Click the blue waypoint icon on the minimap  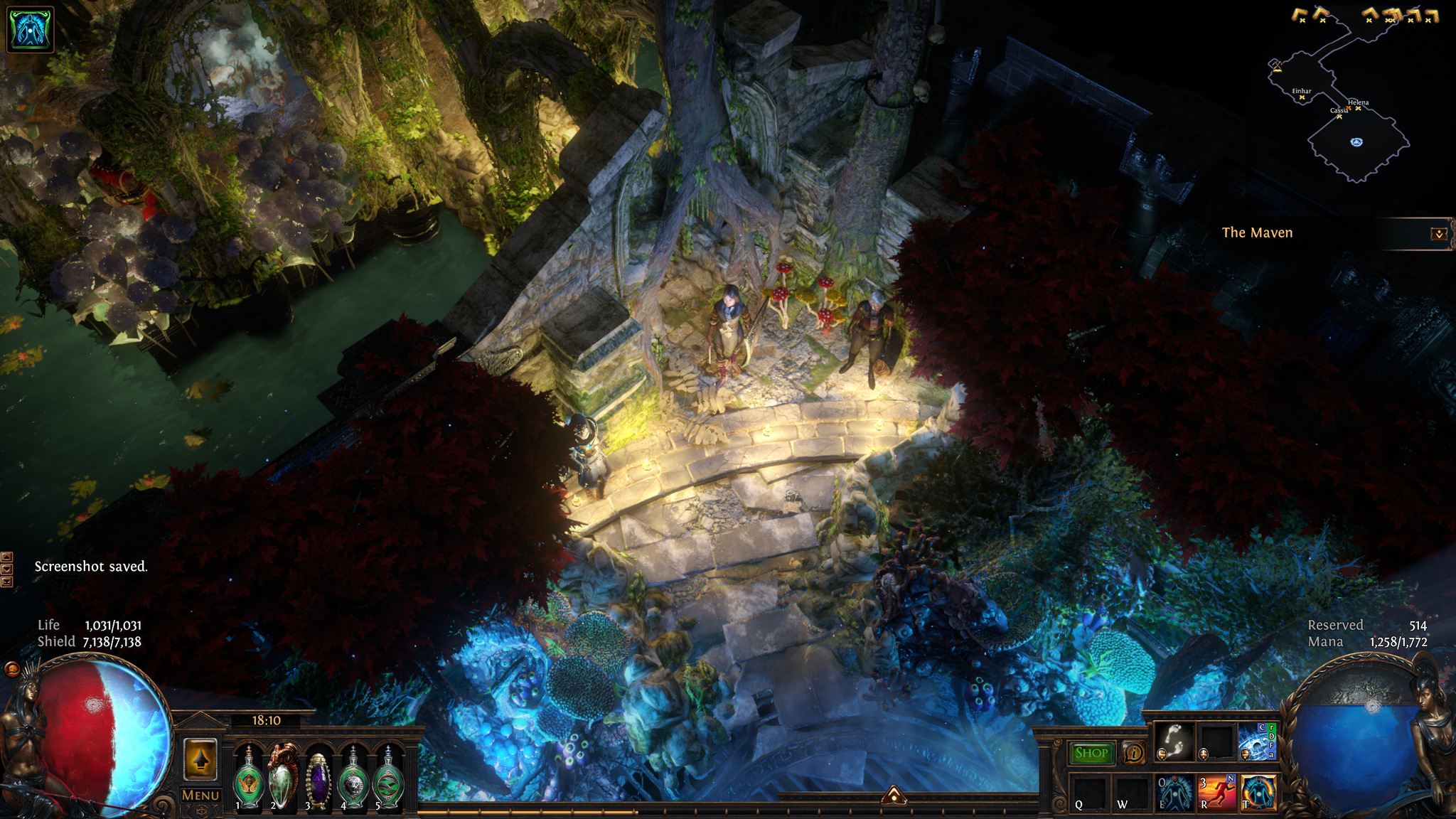(x=1356, y=142)
